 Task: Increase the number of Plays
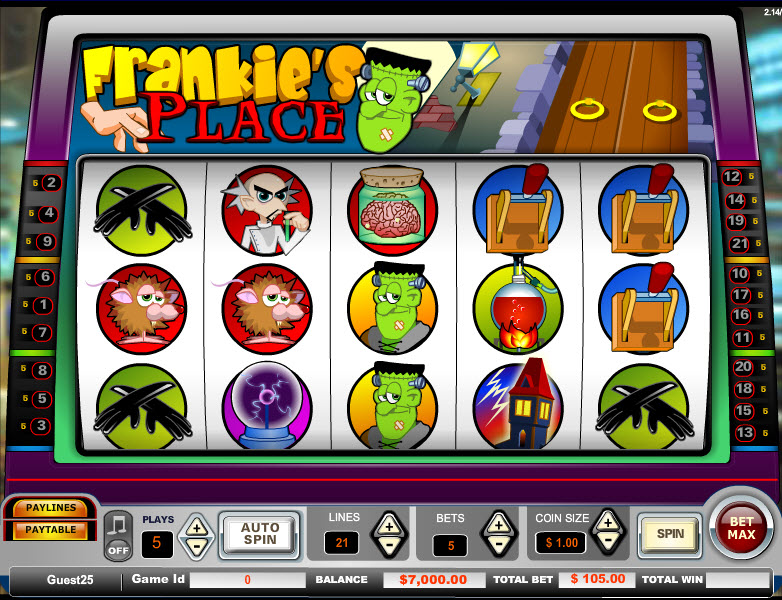pos(196,527)
